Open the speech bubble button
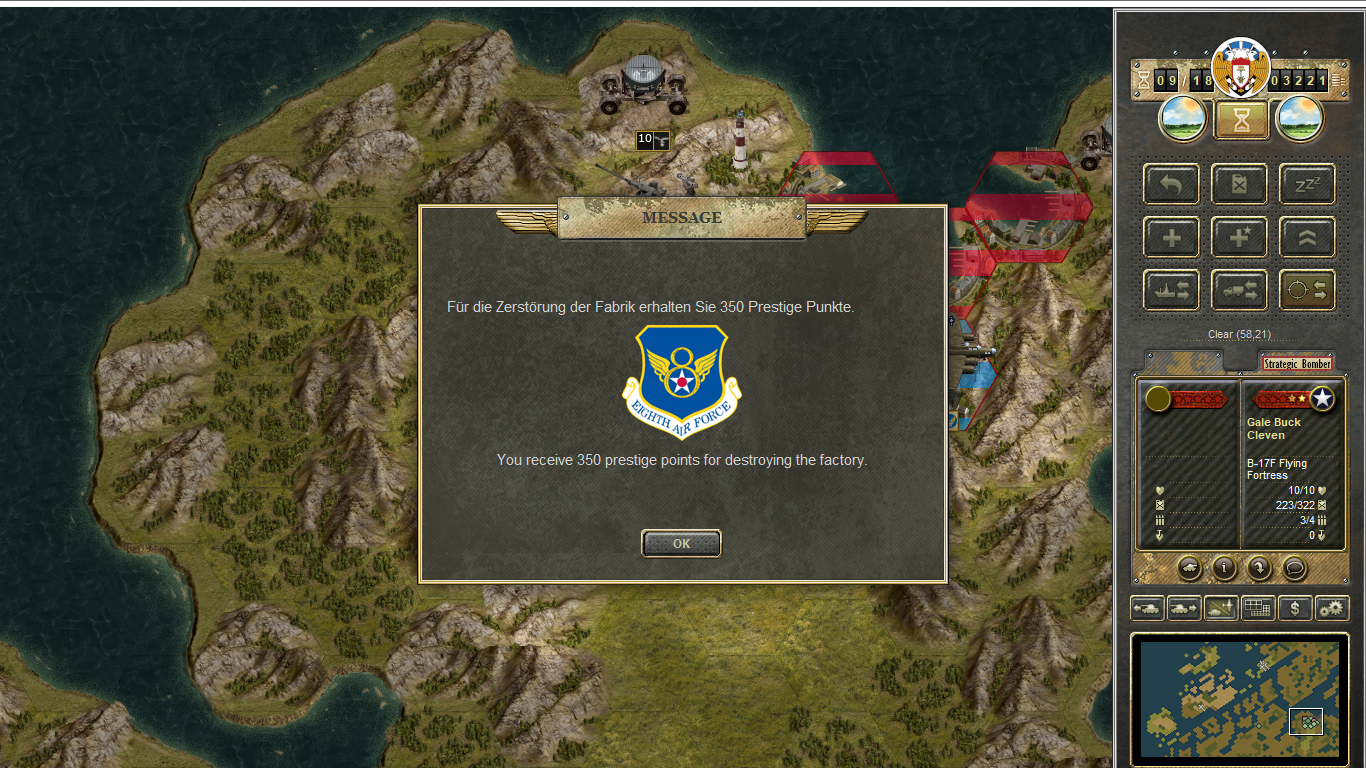This screenshot has height=768, width=1366. click(1295, 568)
